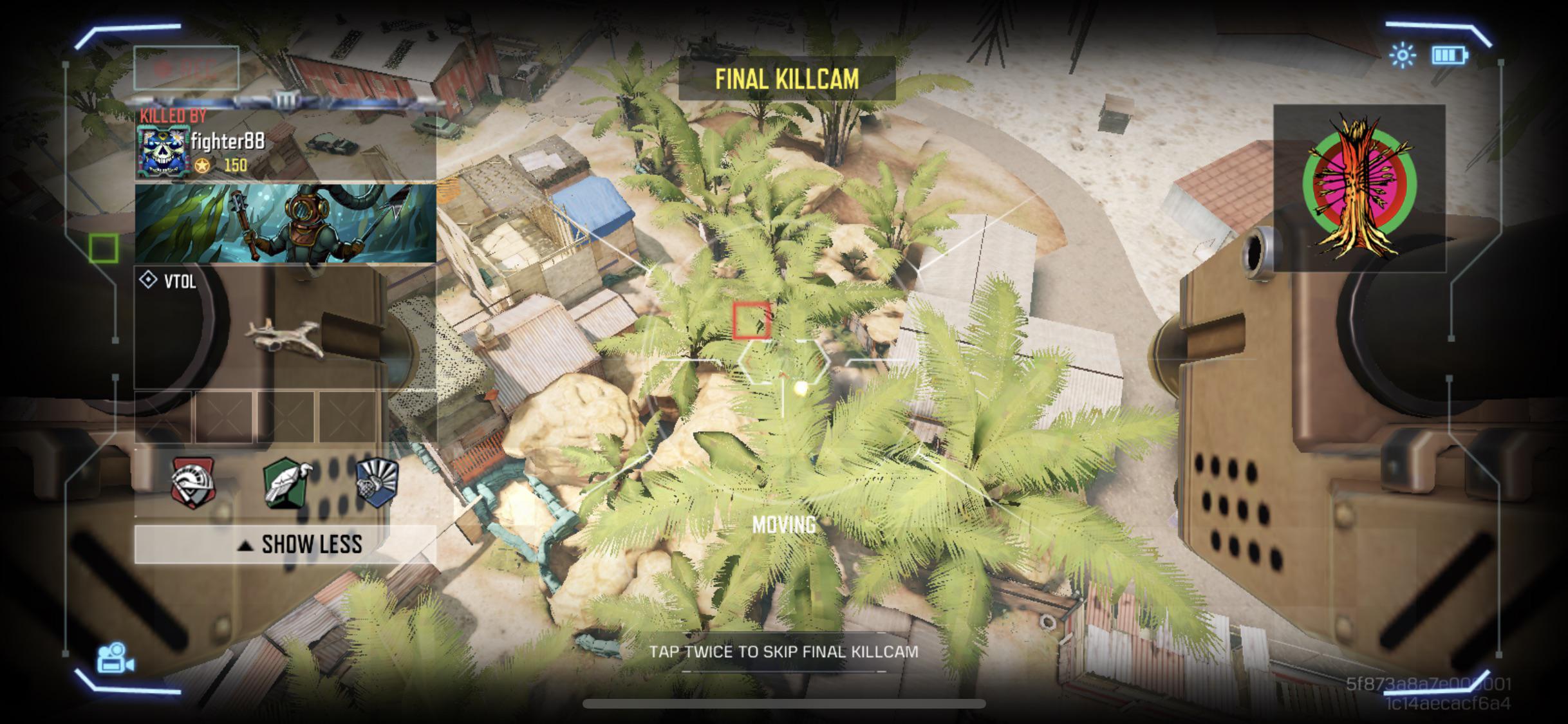The width and height of the screenshot is (1568, 724).
Task: Toggle the REC recording indicator
Action: point(187,67)
